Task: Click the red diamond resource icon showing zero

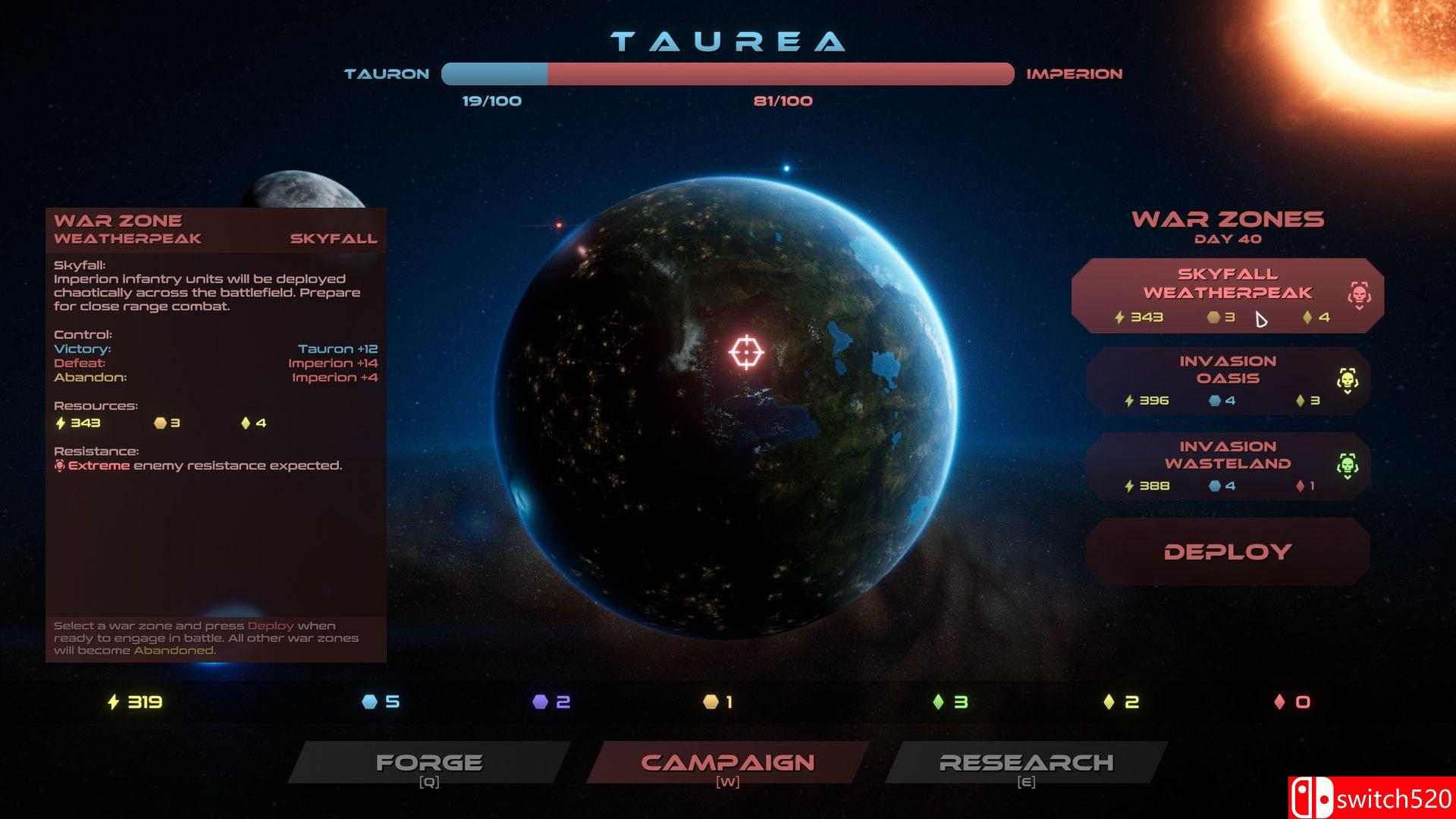Action: click(1278, 702)
